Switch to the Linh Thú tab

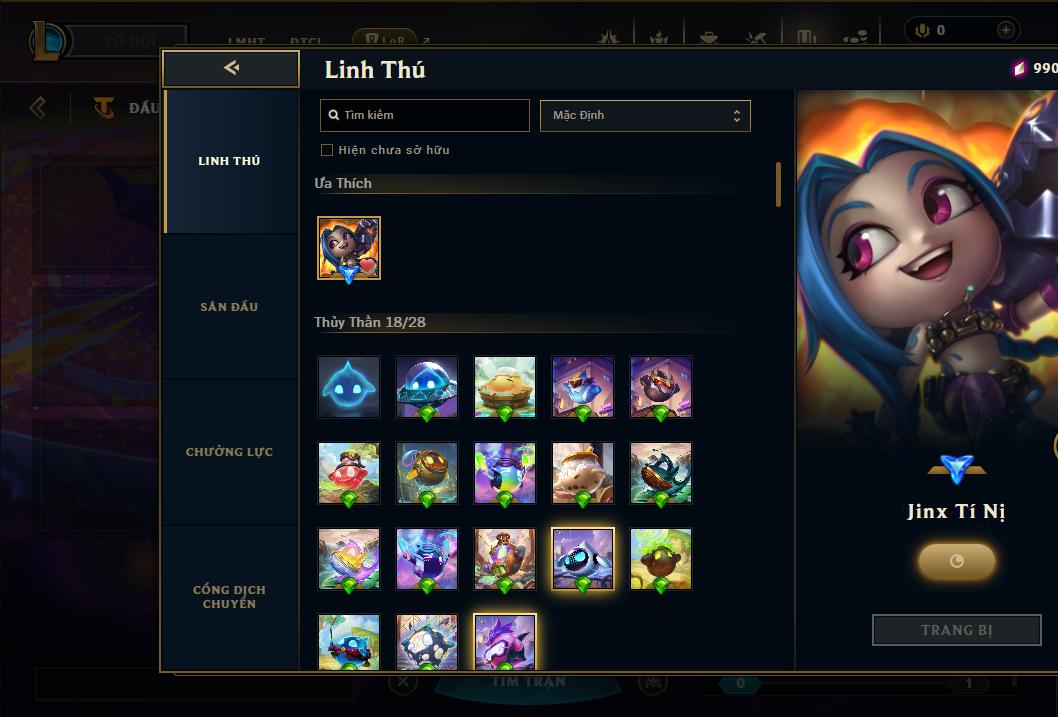click(229, 161)
